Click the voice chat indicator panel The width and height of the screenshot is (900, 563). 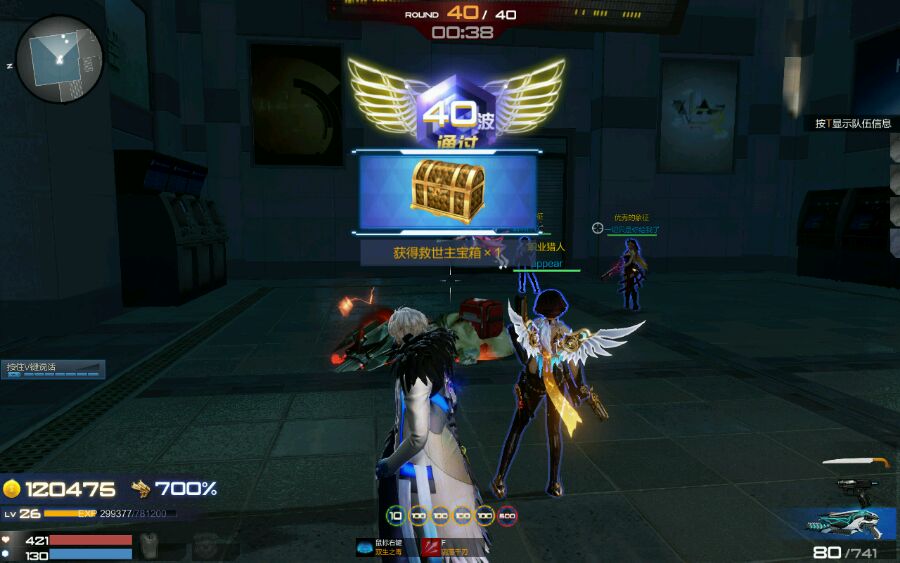pos(54,369)
